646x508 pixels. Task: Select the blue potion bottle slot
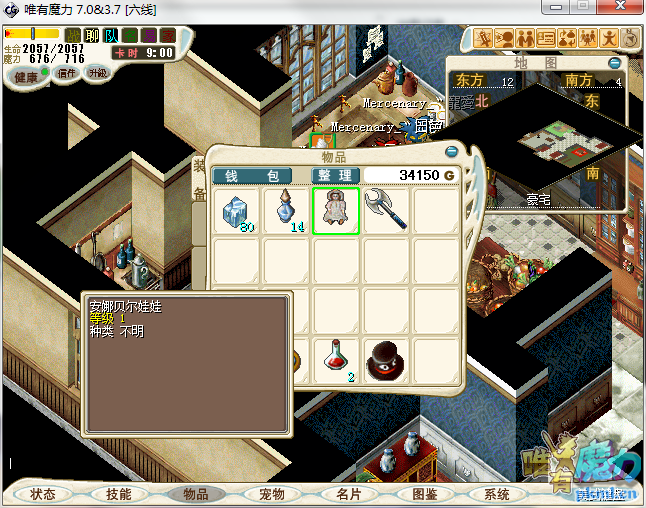[x=287, y=212]
